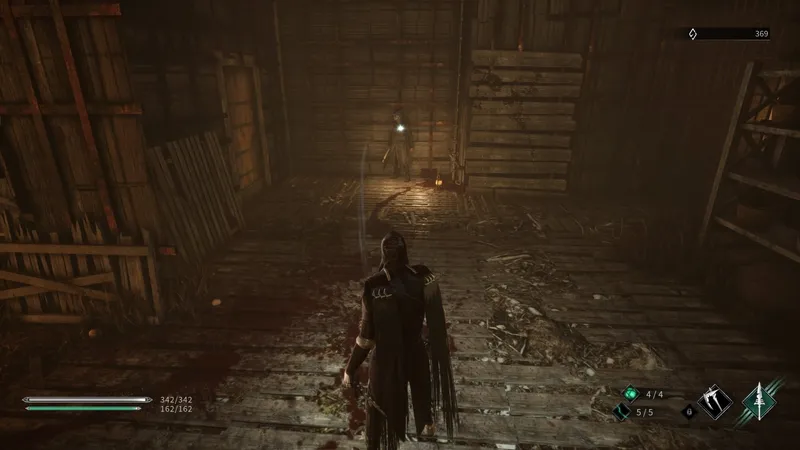Select the green potion icon
This screenshot has height=450, width=800.
pyautogui.click(x=630, y=393)
